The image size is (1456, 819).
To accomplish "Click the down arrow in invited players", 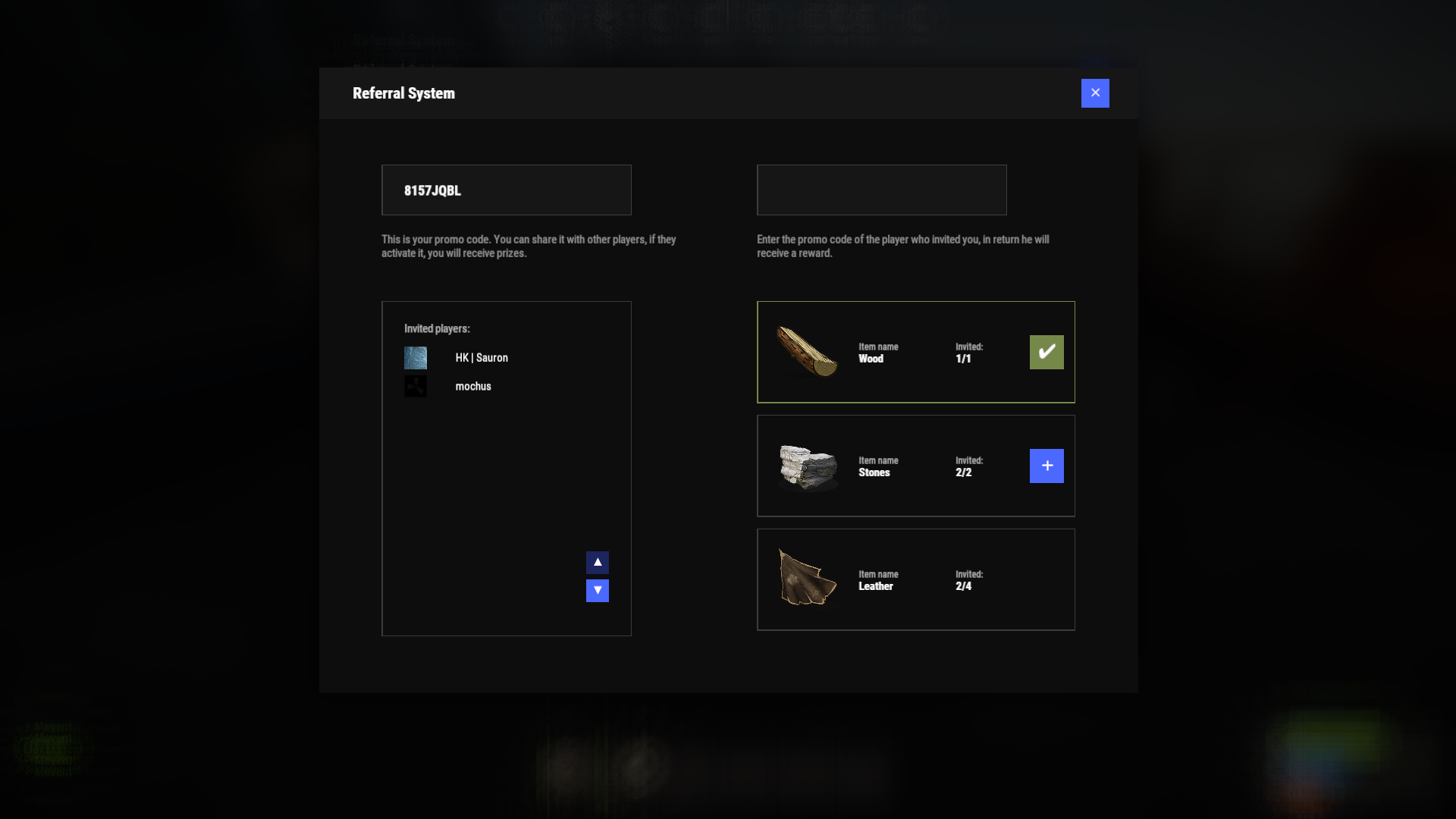I will (x=597, y=590).
